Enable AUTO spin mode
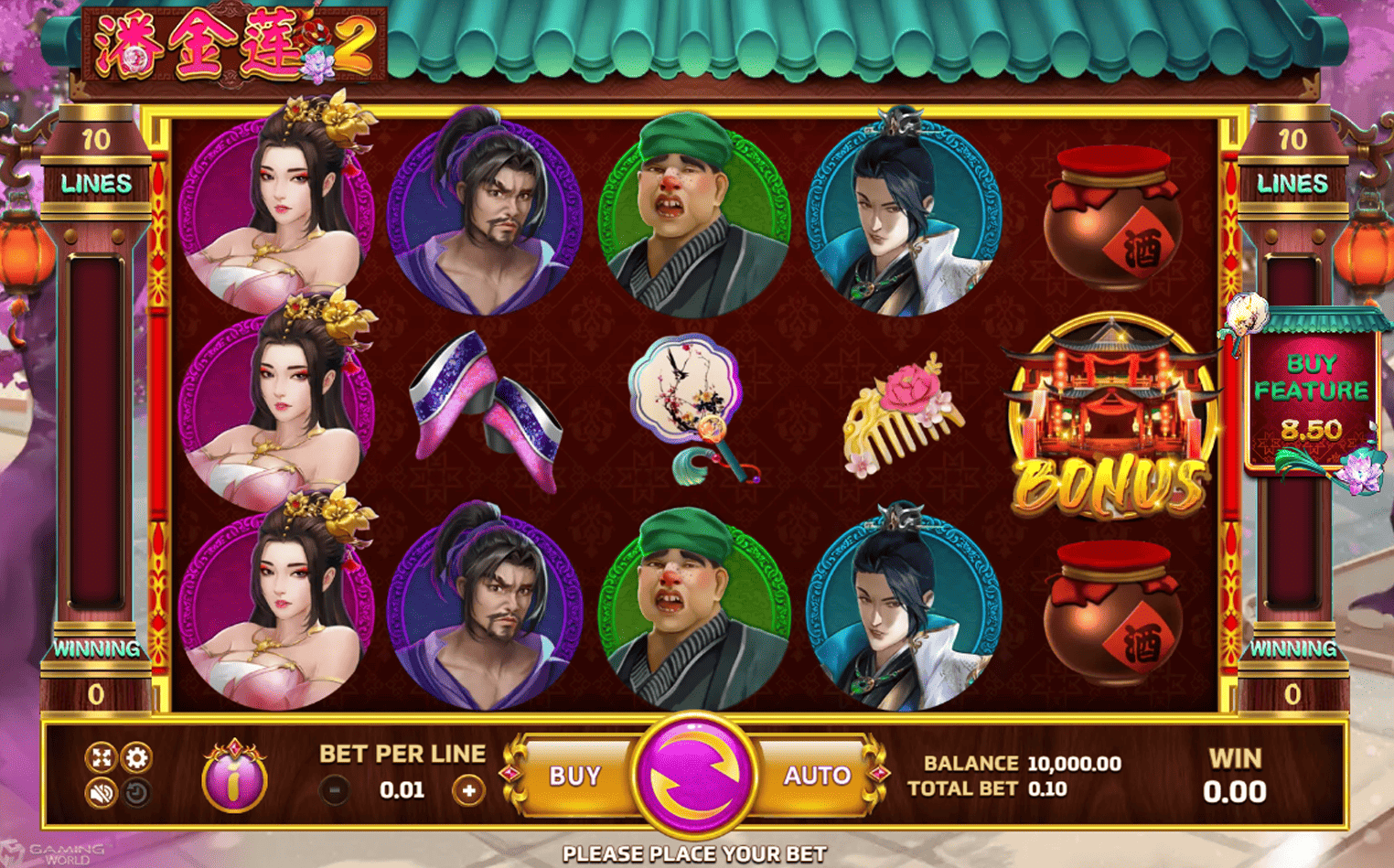The height and width of the screenshot is (868, 1394). click(815, 774)
